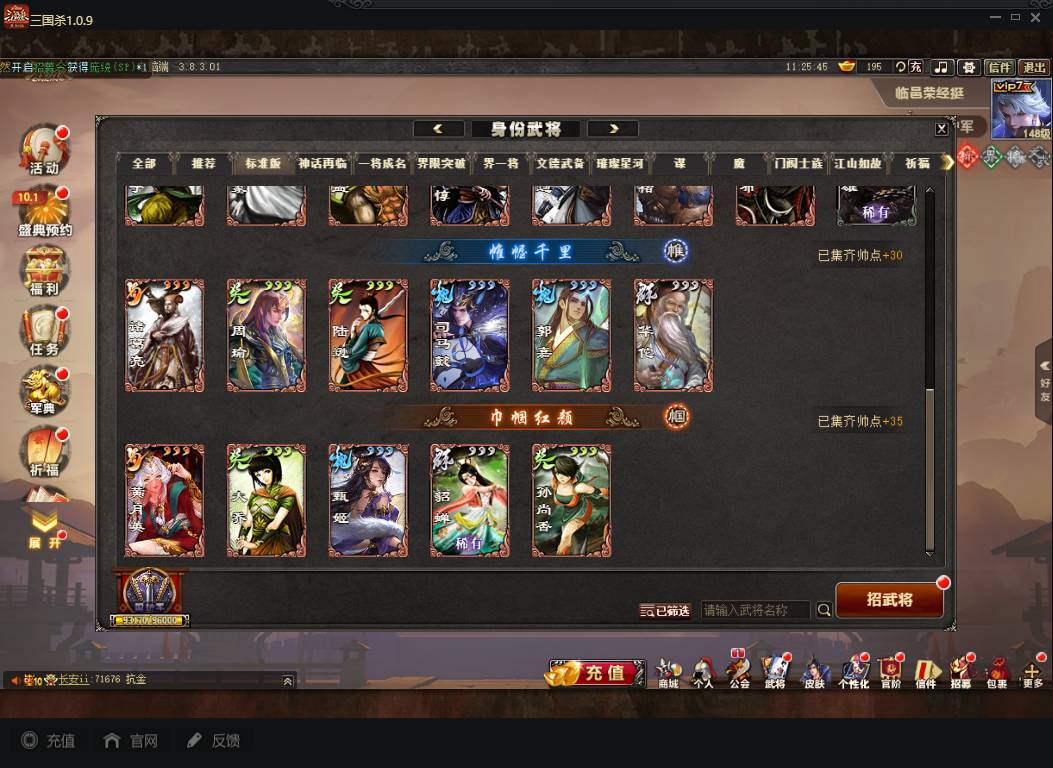Open the 华佗 general card

[673, 335]
